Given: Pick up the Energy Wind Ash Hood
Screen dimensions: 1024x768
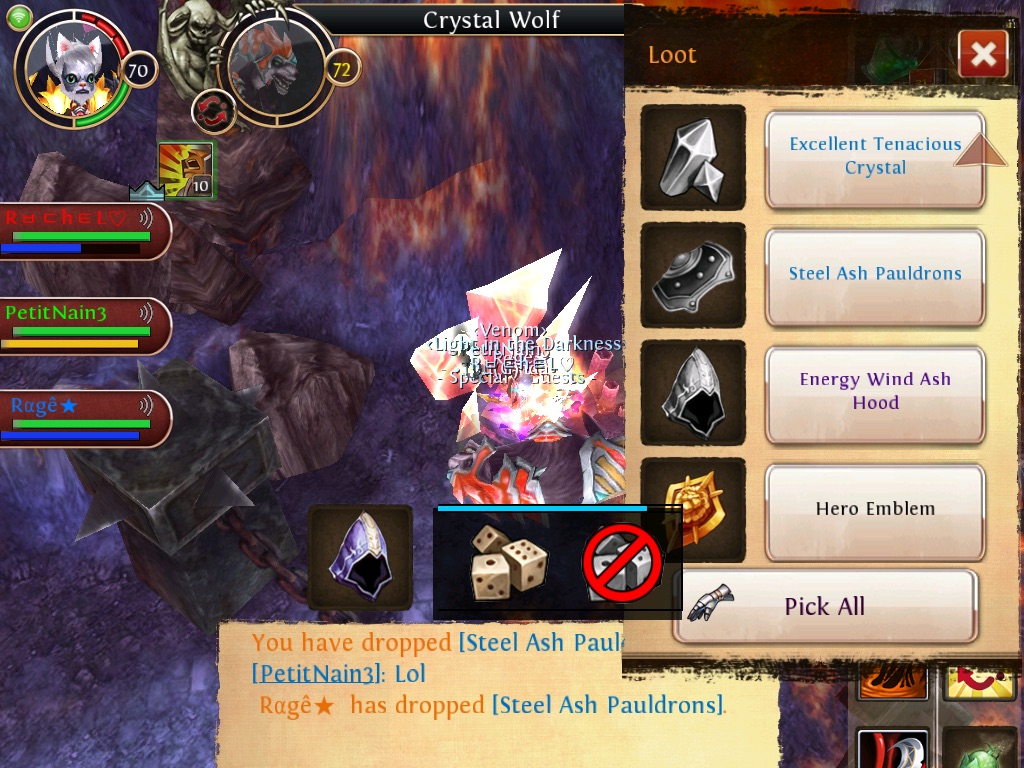Looking at the screenshot, I should (x=875, y=392).
